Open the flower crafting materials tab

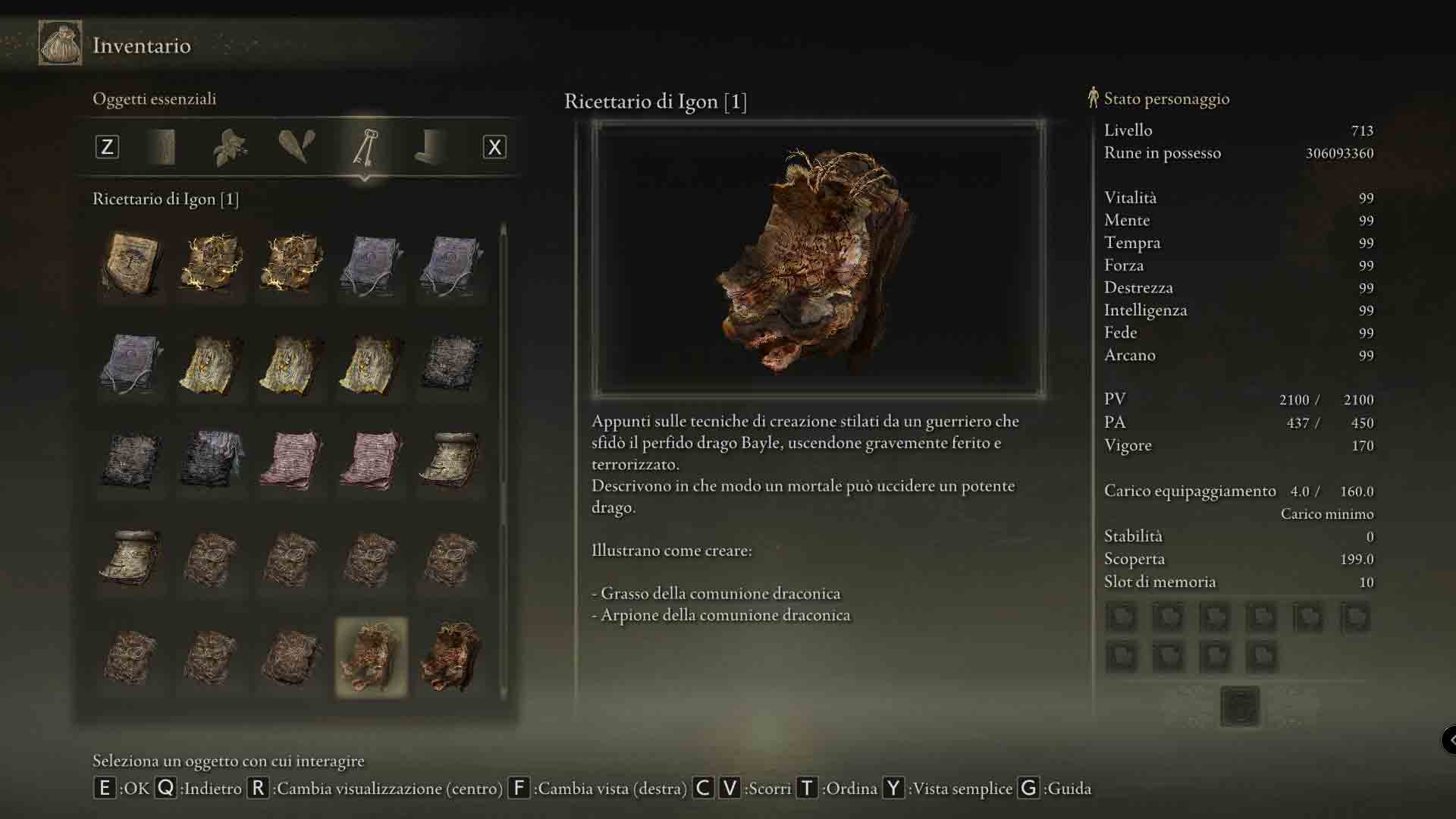(x=230, y=146)
